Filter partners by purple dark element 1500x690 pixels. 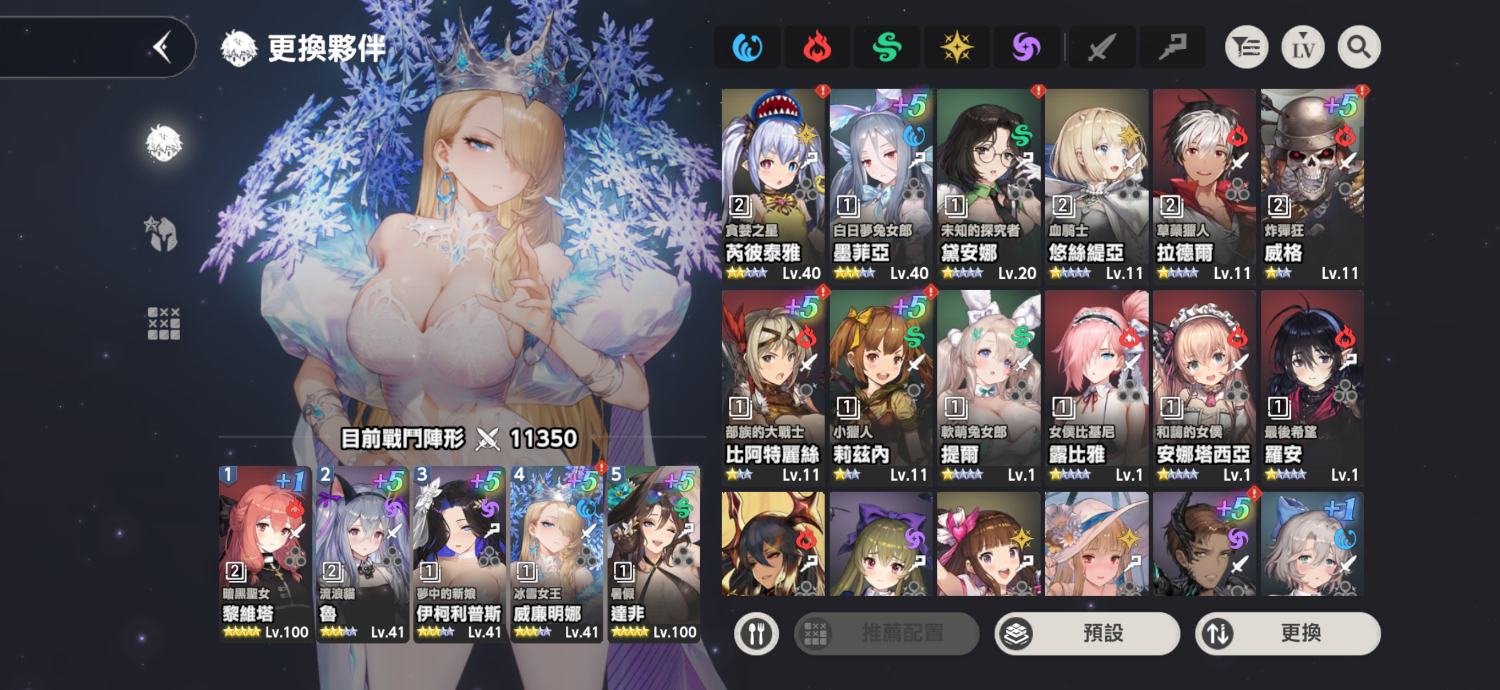1027,47
